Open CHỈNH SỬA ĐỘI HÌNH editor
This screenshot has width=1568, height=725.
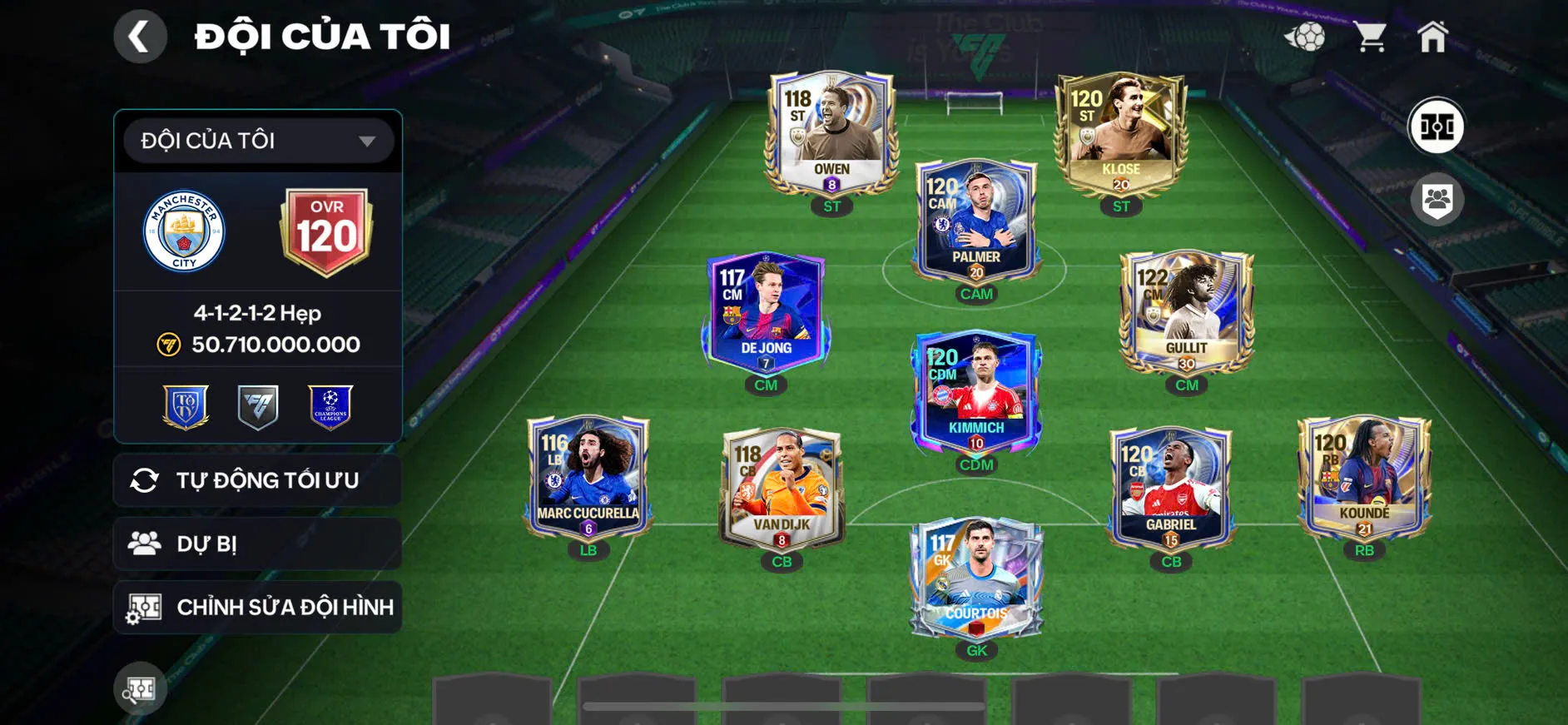tap(256, 608)
